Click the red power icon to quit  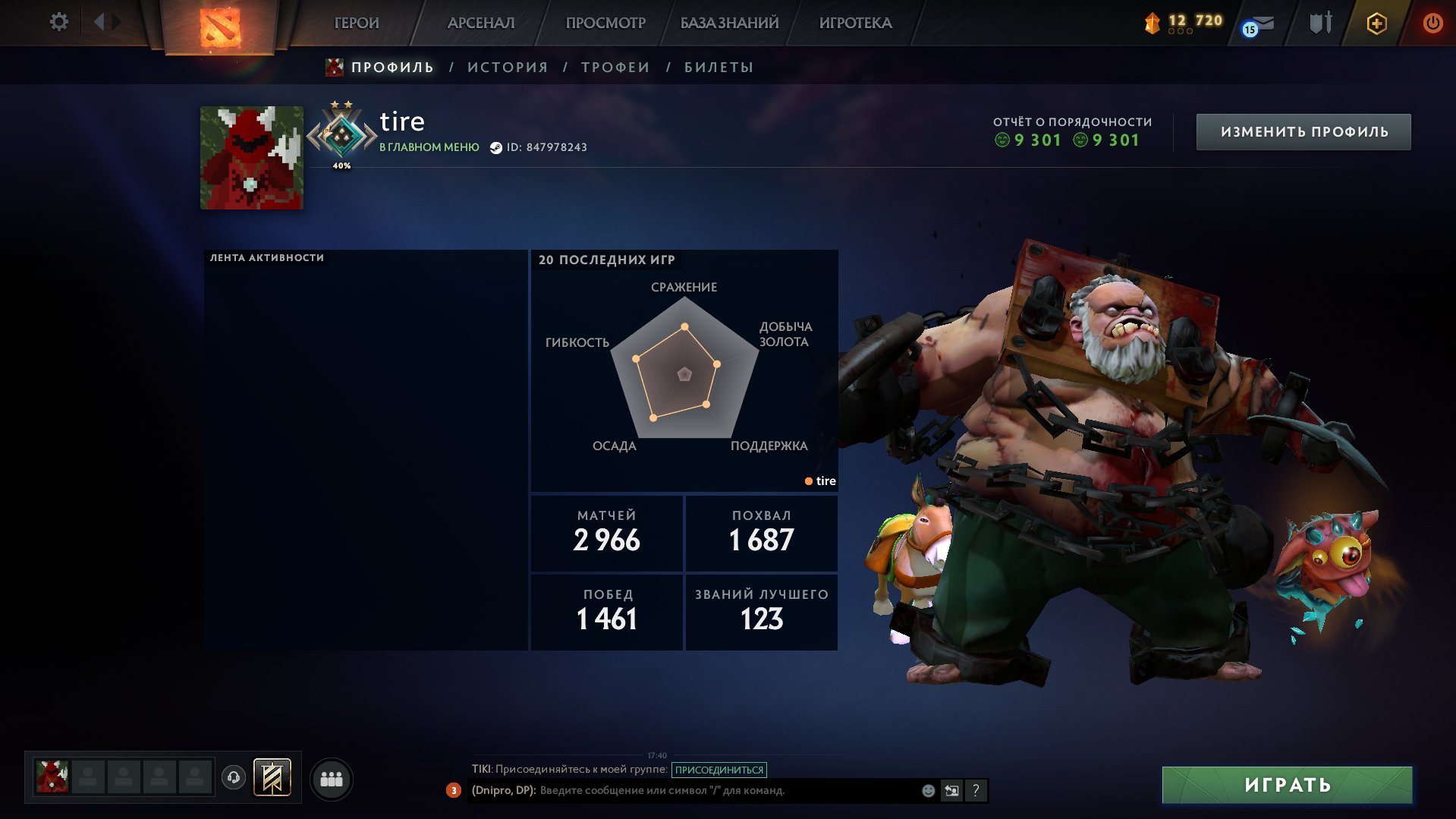(1432, 23)
